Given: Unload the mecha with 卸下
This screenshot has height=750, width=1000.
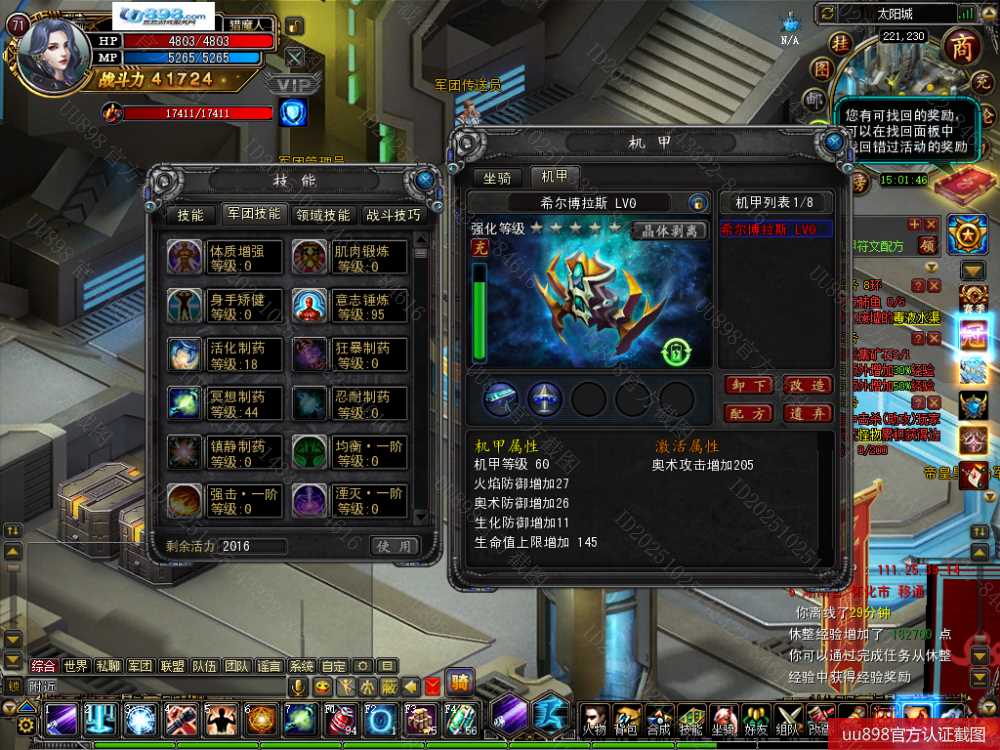Looking at the screenshot, I should 749,386.
